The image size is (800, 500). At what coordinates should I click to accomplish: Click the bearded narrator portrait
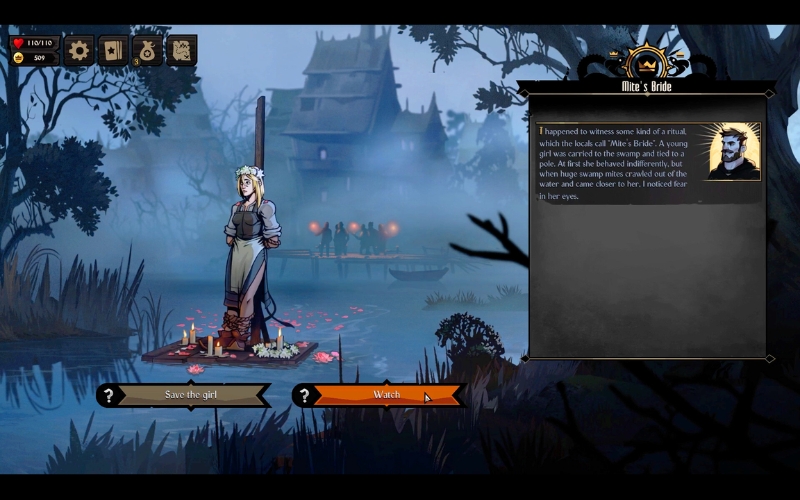[x=734, y=151]
